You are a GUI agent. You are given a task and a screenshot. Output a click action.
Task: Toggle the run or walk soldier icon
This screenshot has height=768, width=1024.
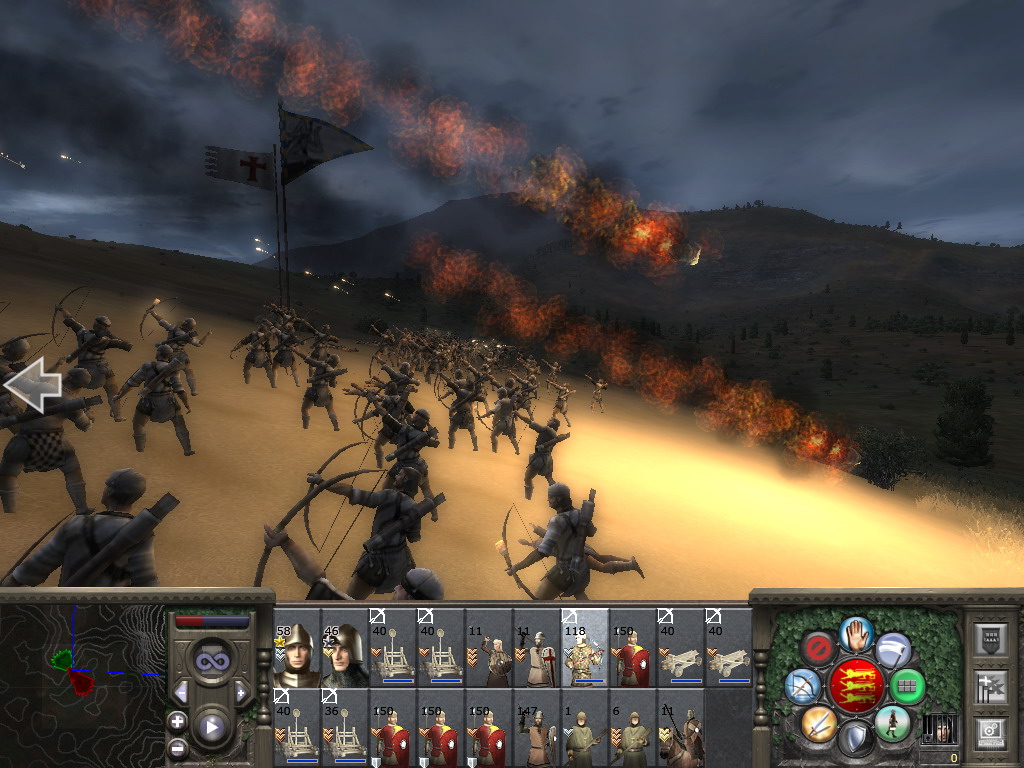[x=891, y=722]
